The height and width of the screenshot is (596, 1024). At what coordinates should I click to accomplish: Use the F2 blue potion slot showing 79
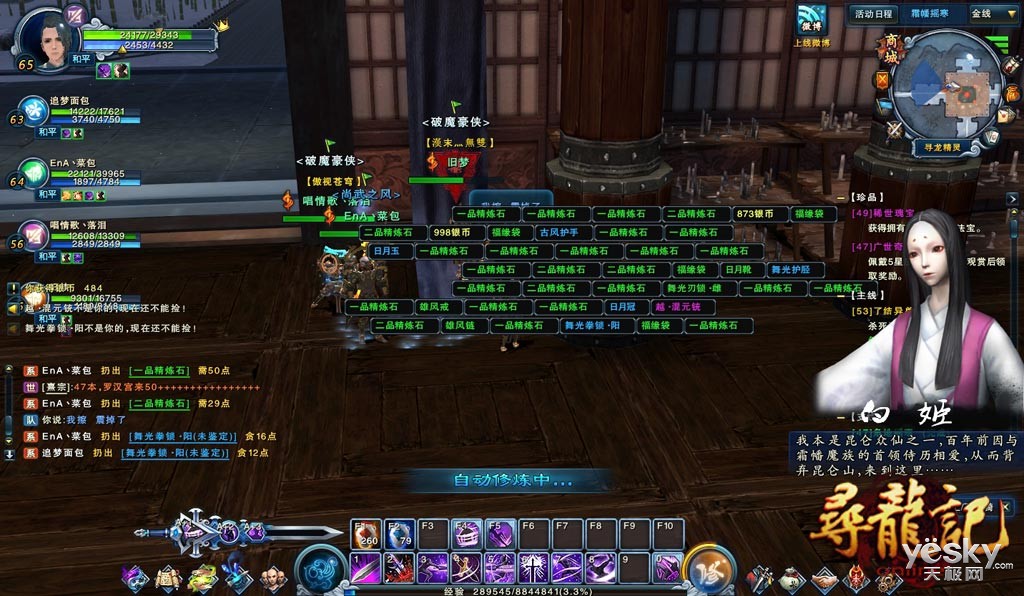[x=400, y=534]
